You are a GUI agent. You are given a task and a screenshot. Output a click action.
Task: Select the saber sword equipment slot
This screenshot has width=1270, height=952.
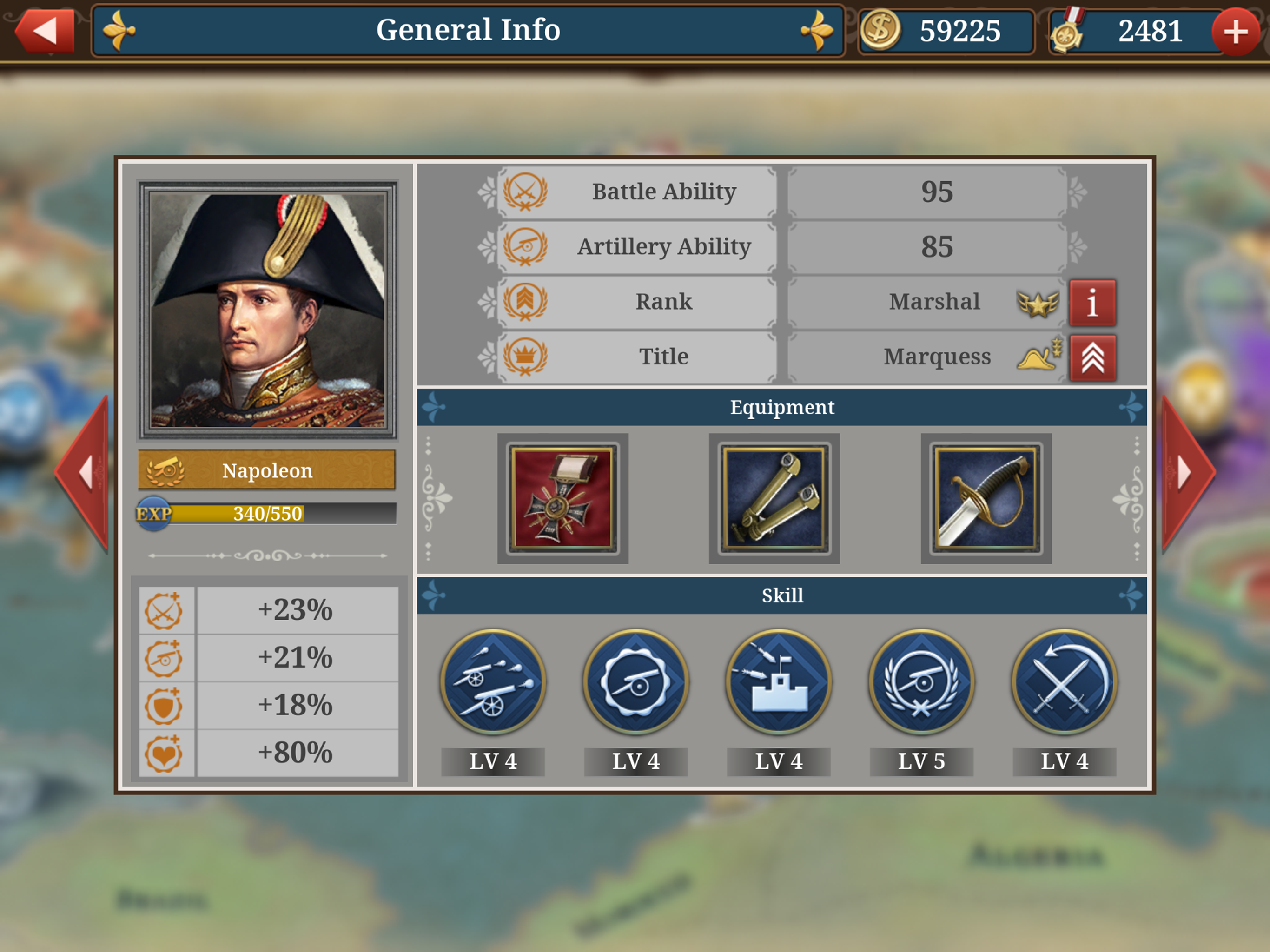[986, 498]
